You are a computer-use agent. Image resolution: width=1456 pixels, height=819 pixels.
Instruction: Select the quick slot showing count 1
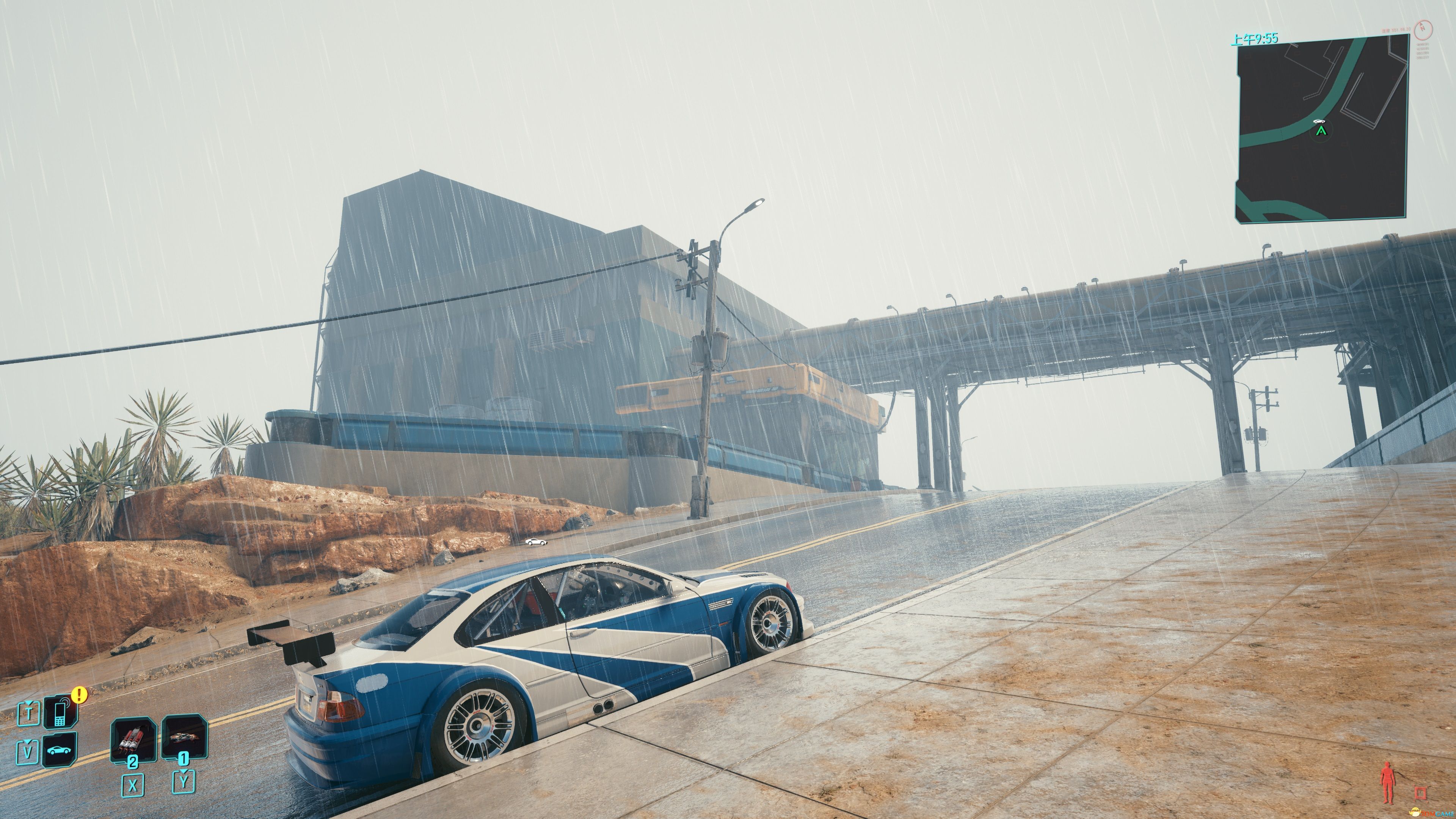[184, 736]
